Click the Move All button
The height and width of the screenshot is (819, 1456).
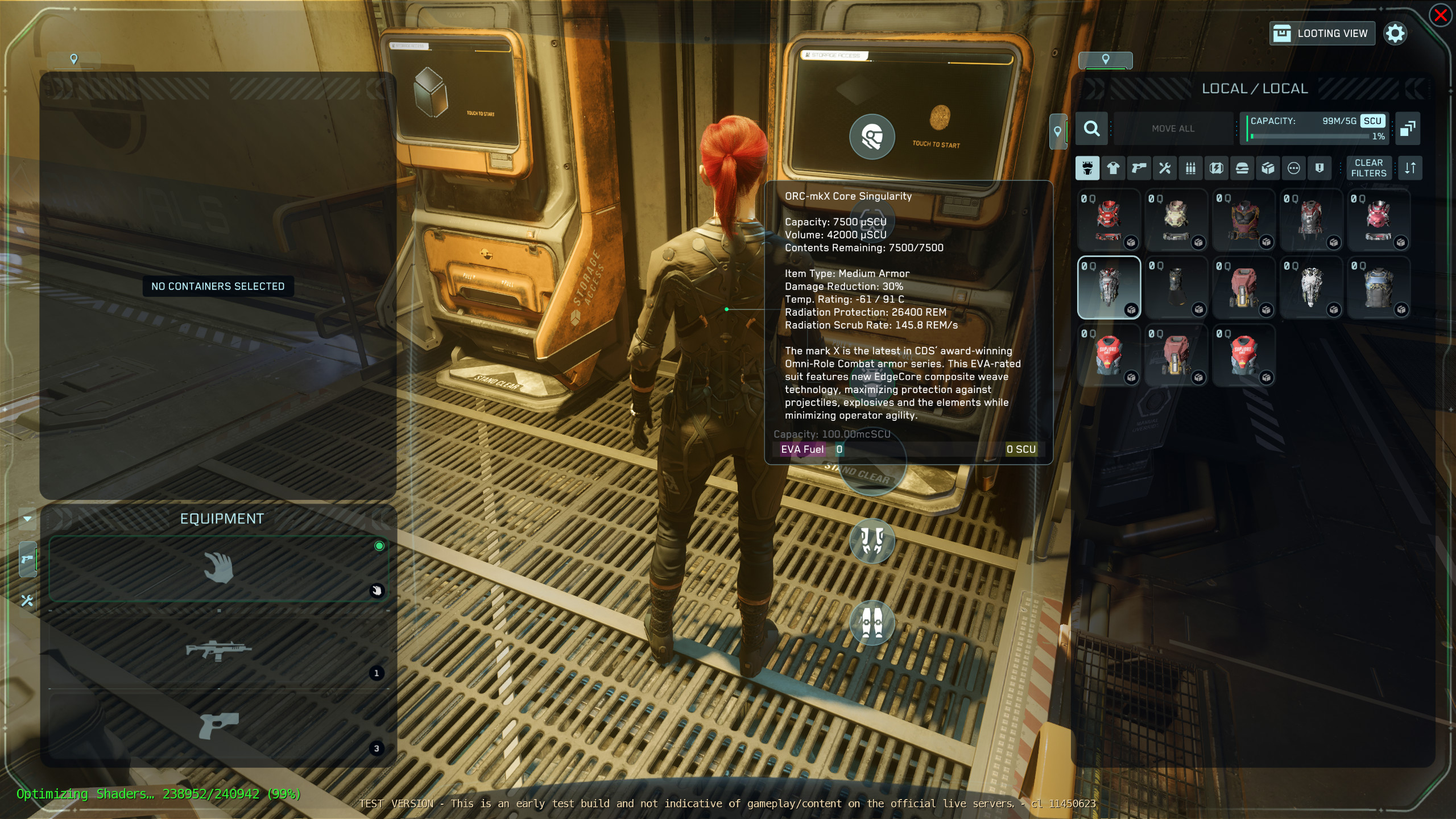click(x=1173, y=129)
